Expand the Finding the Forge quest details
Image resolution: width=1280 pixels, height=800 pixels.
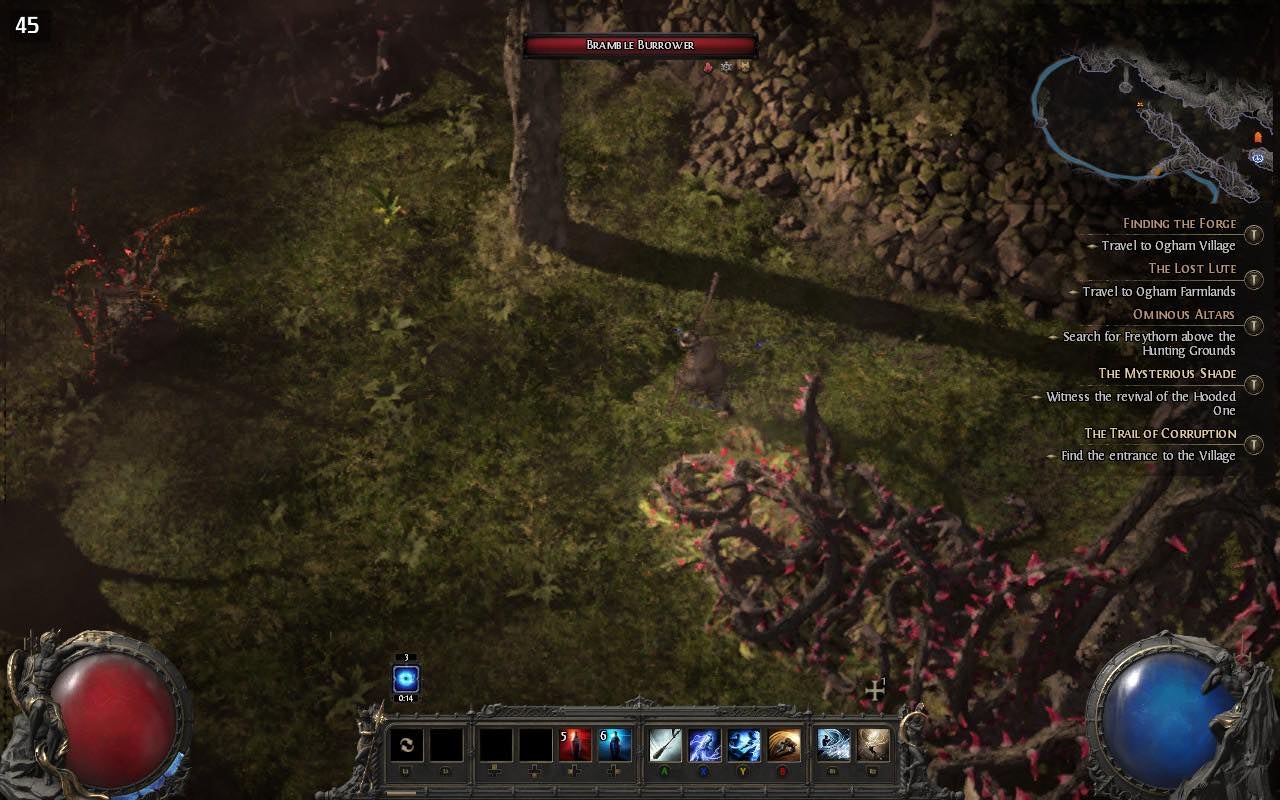1180,223
